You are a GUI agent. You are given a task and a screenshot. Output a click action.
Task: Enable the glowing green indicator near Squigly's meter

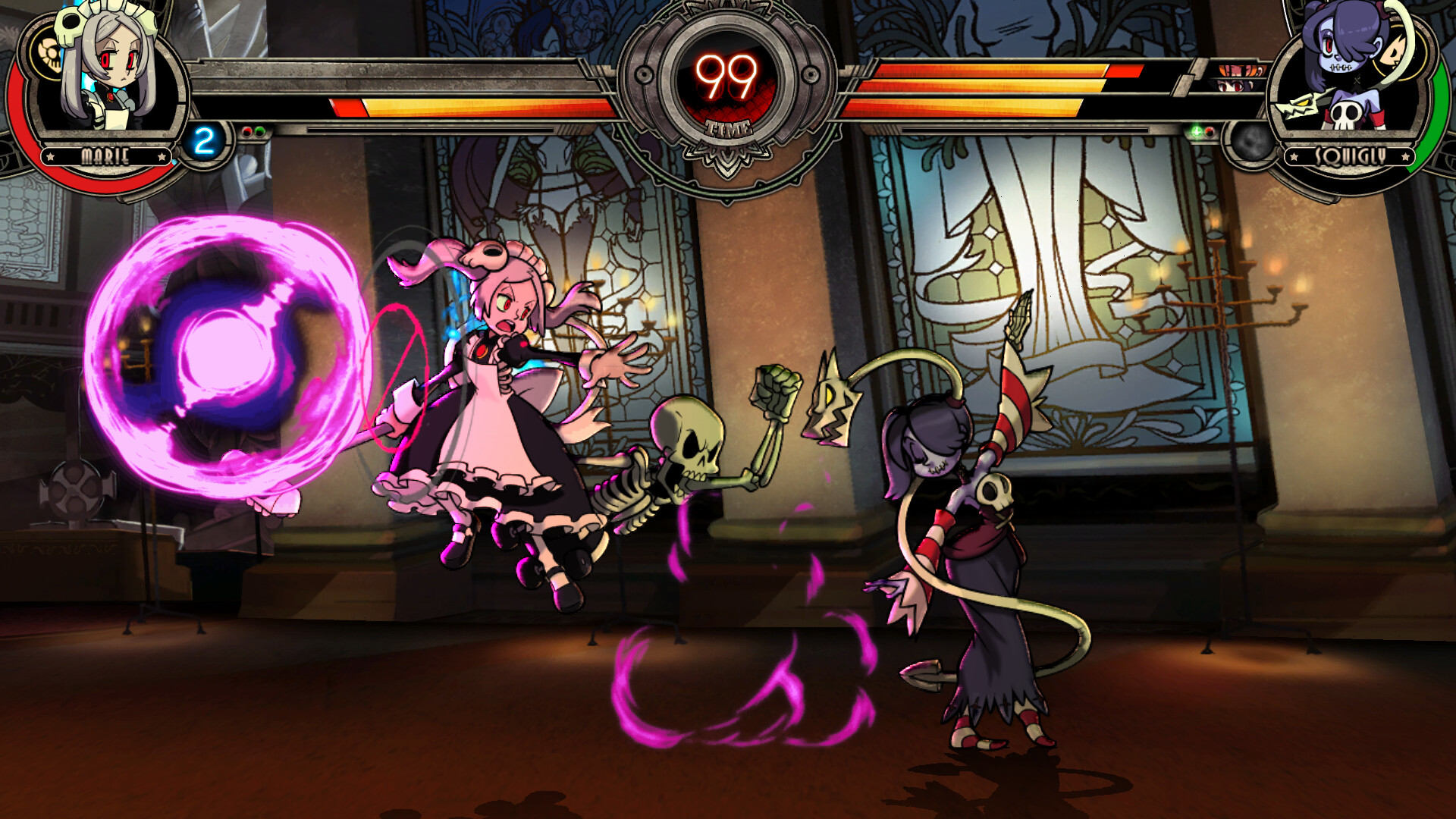pos(1196,131)
